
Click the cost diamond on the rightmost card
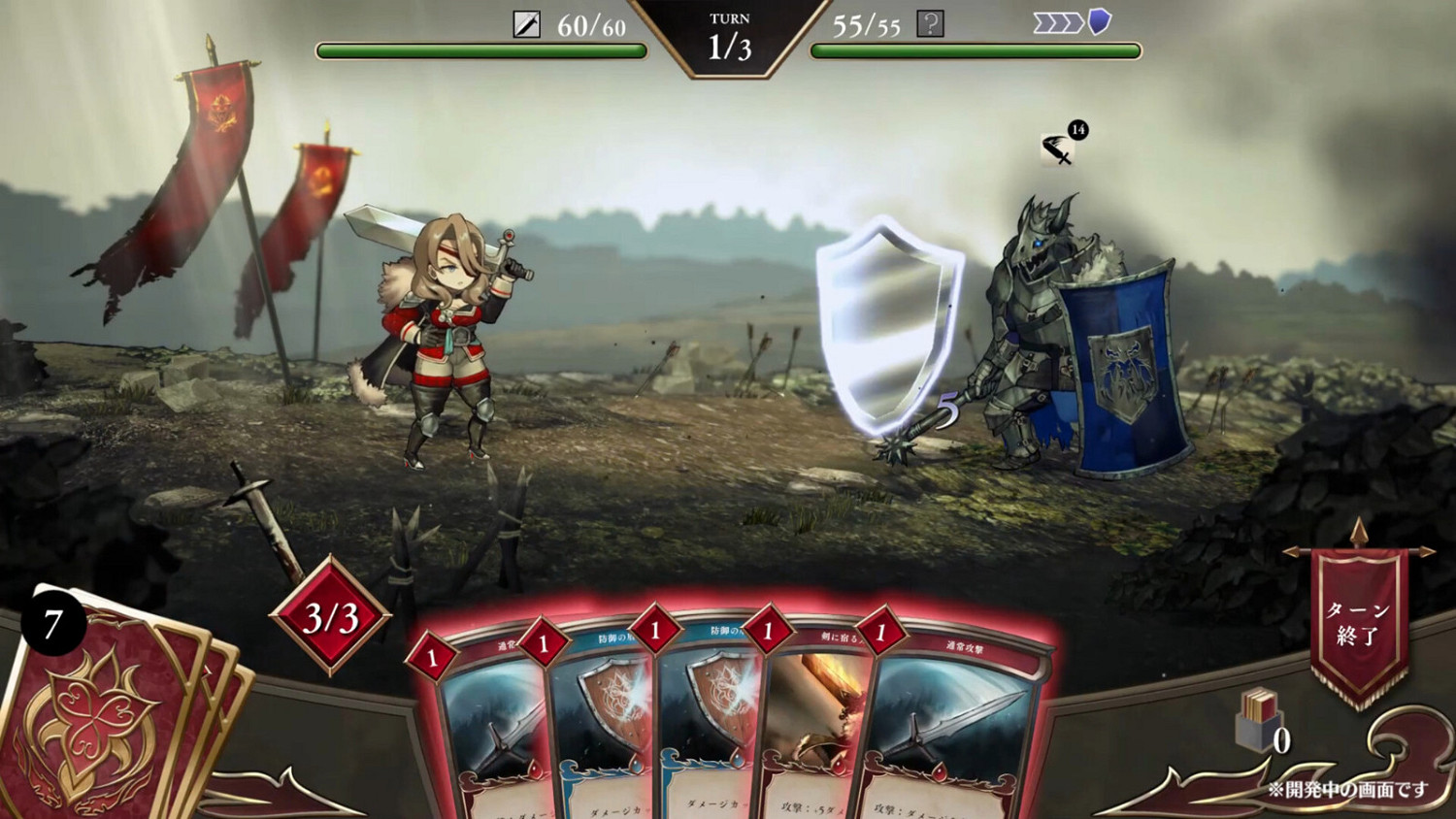pos(879,636)
